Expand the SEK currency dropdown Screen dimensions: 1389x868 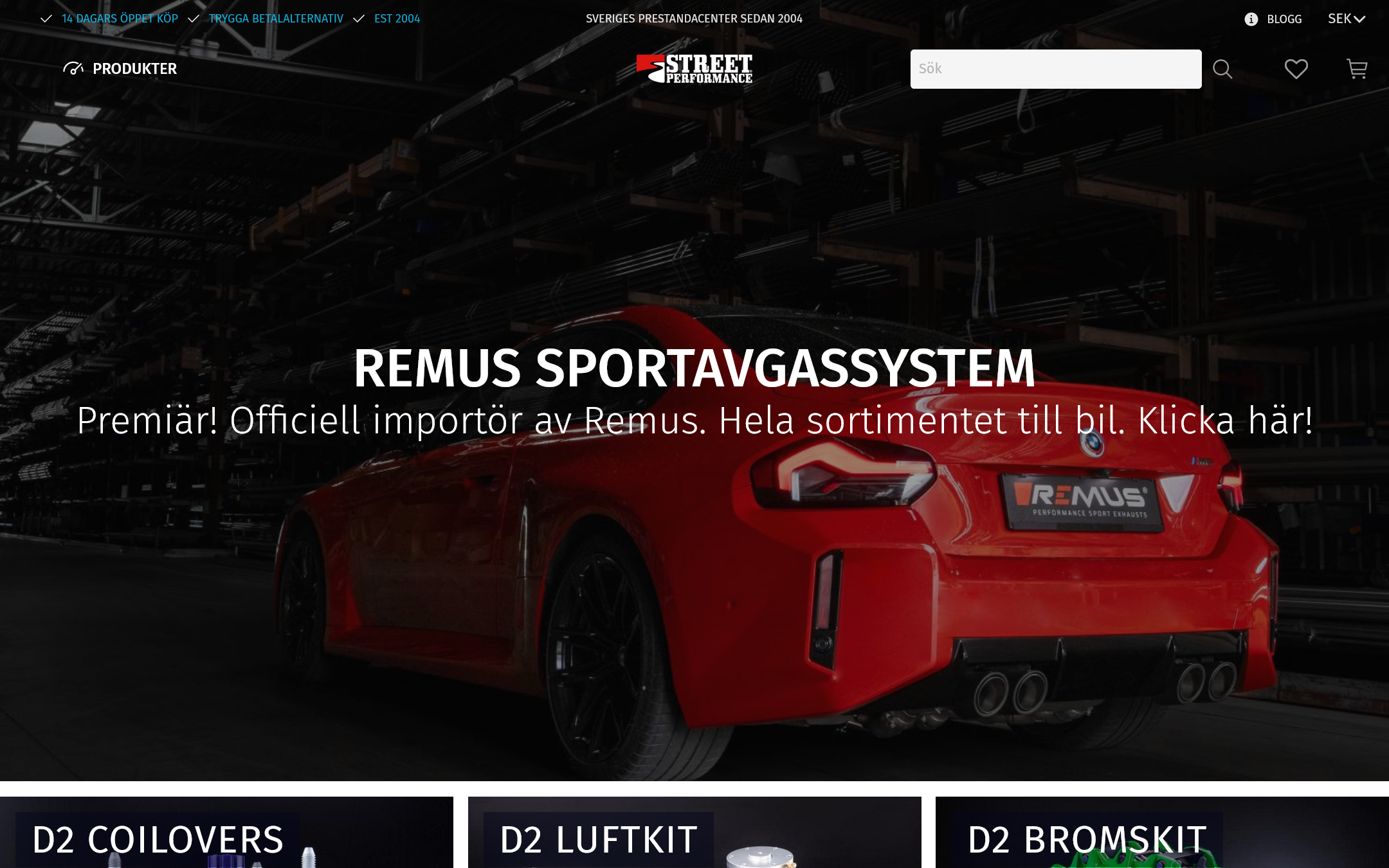(1346, 19)
